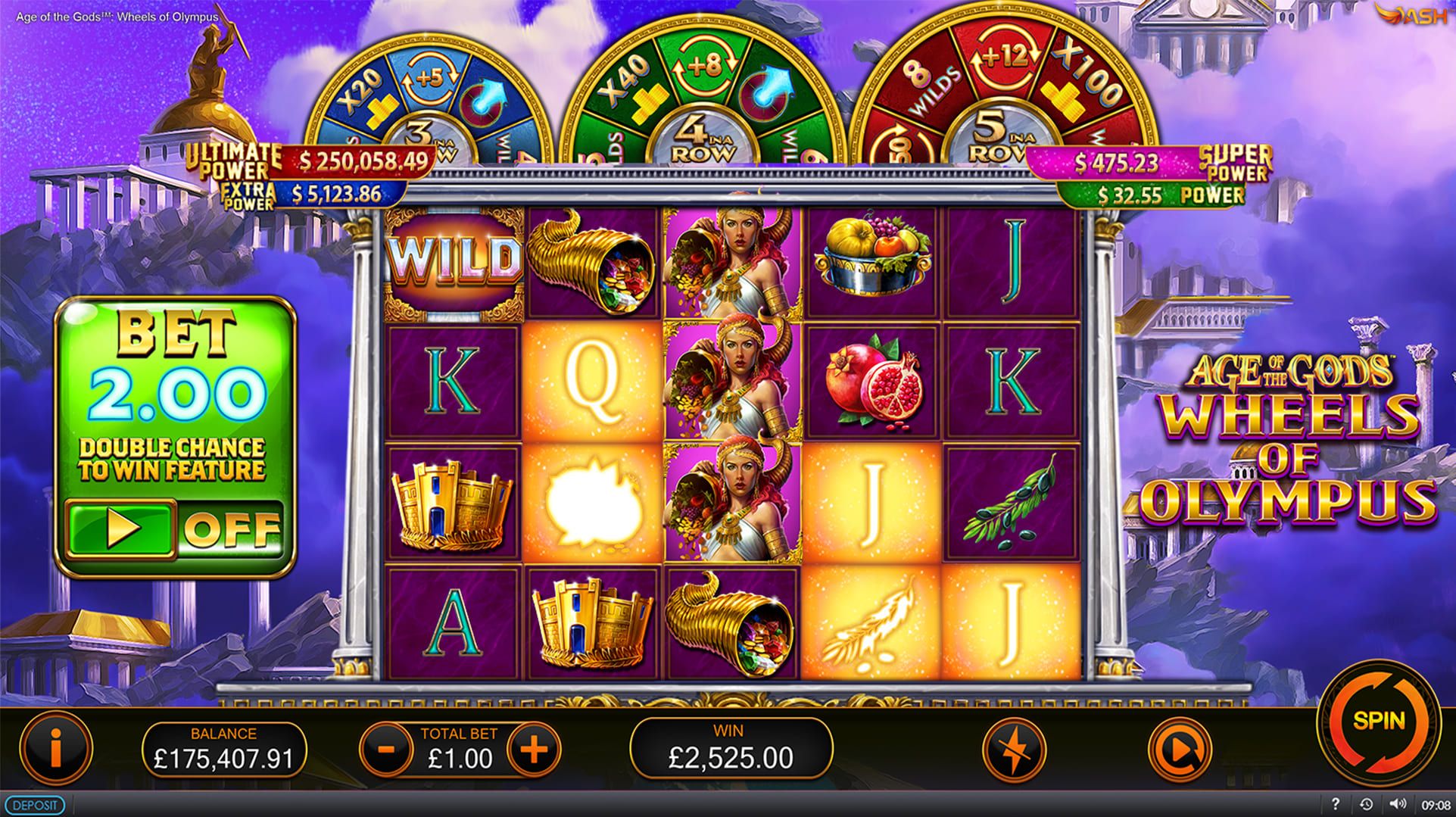
Task: Open help via the question mark icon
Action: click(1335, 804)
